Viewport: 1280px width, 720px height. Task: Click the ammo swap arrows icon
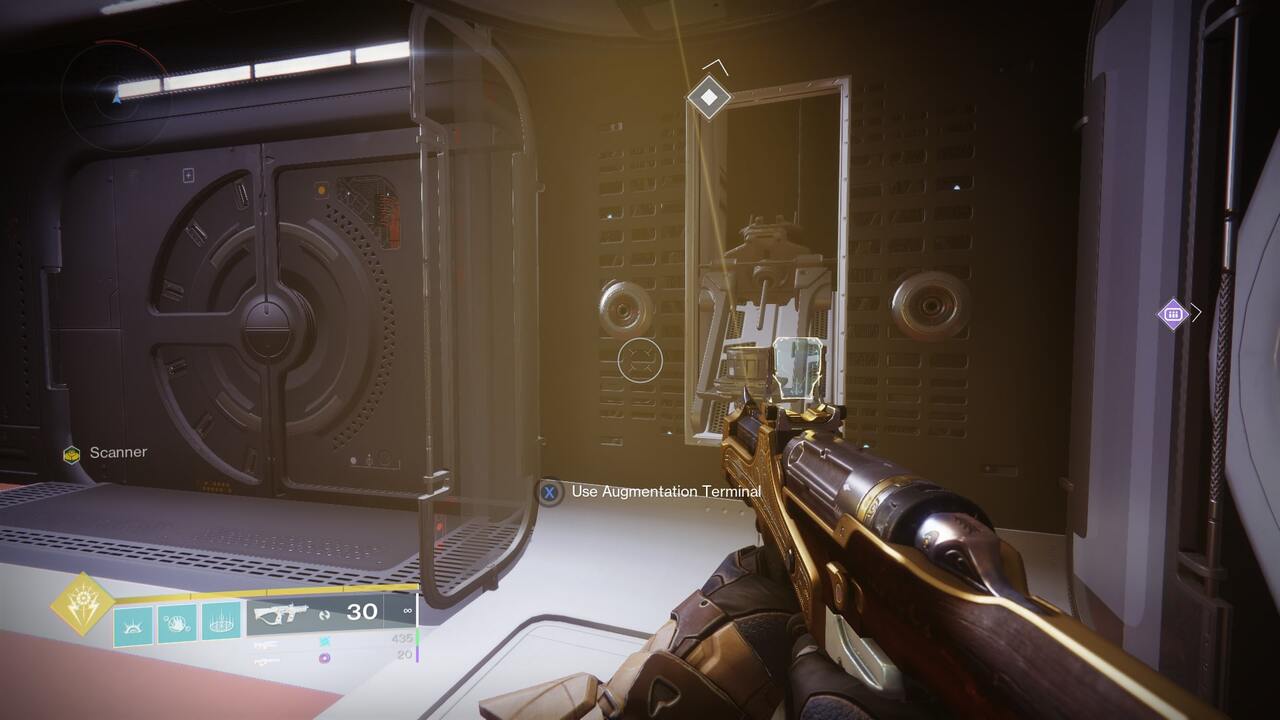point(324,615)
